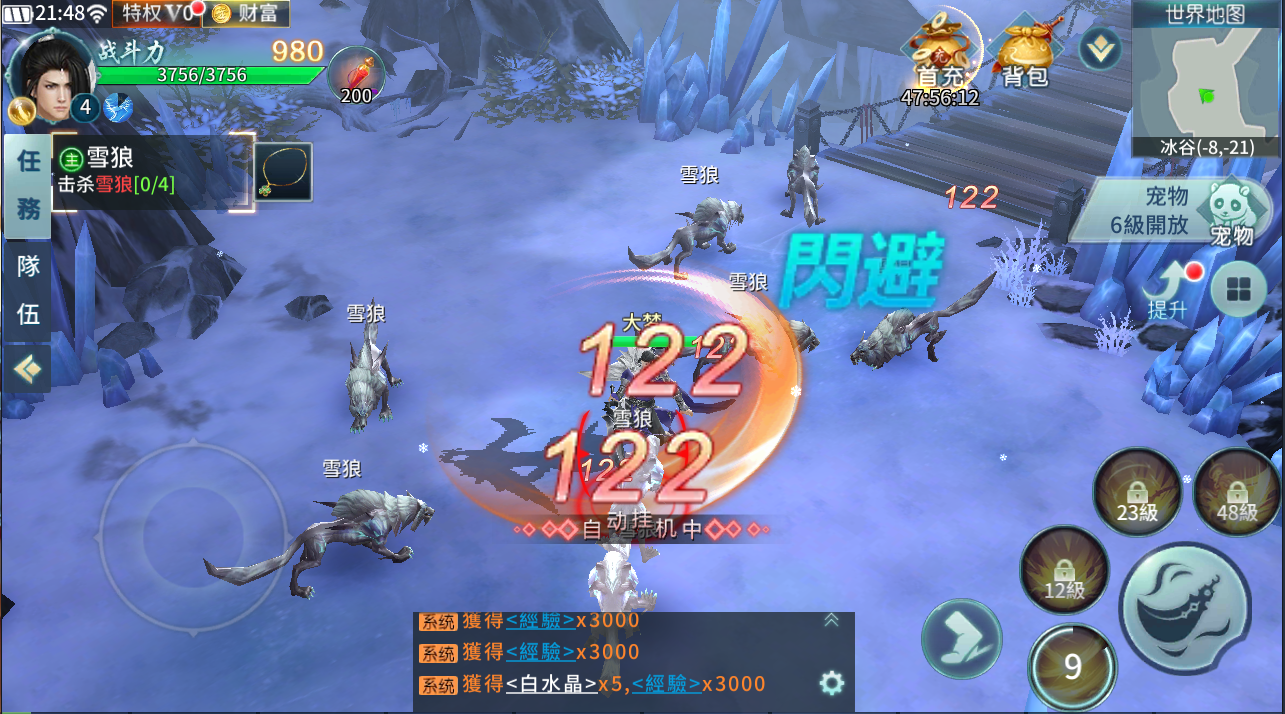Open the chat settings gear
The image size is (1285, 714).
click(831, 683)
